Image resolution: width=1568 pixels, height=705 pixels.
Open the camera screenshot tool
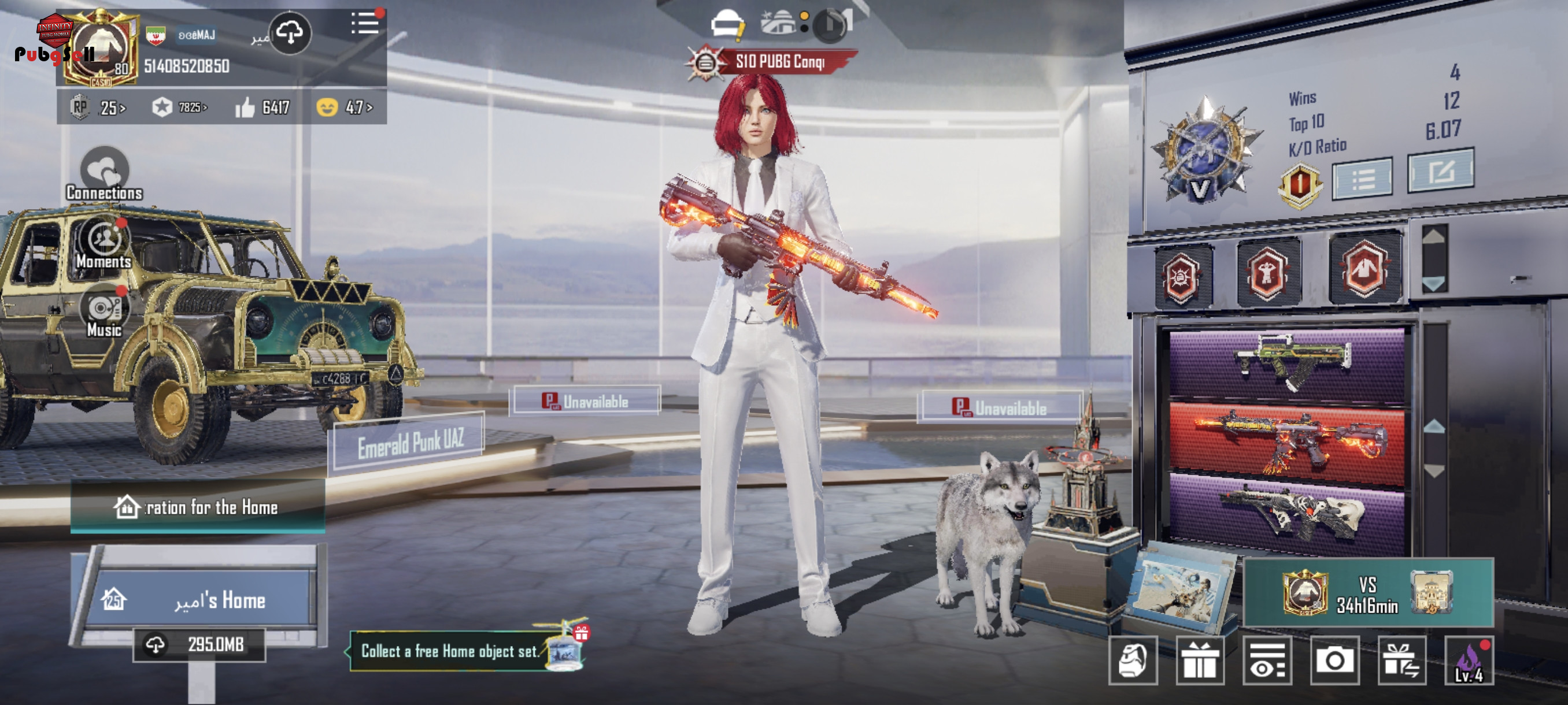click(1334, 660)
